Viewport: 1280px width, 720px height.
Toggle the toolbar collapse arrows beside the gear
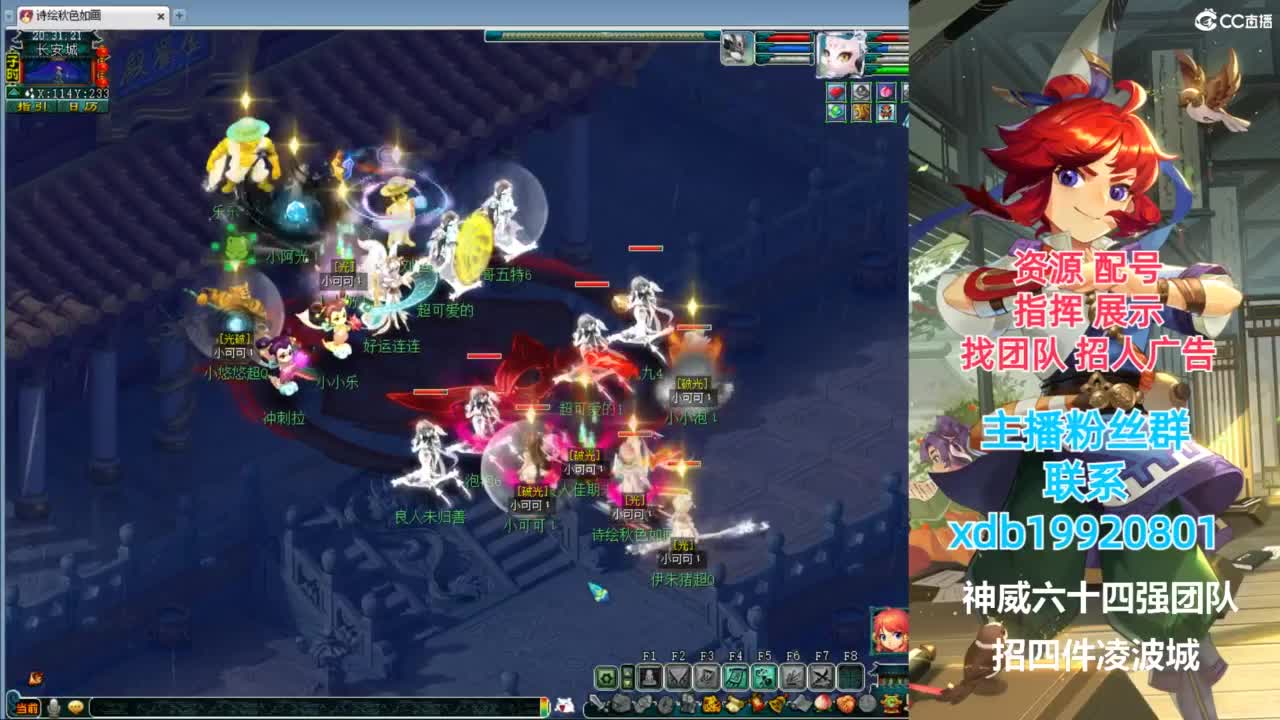coord(628,677)
